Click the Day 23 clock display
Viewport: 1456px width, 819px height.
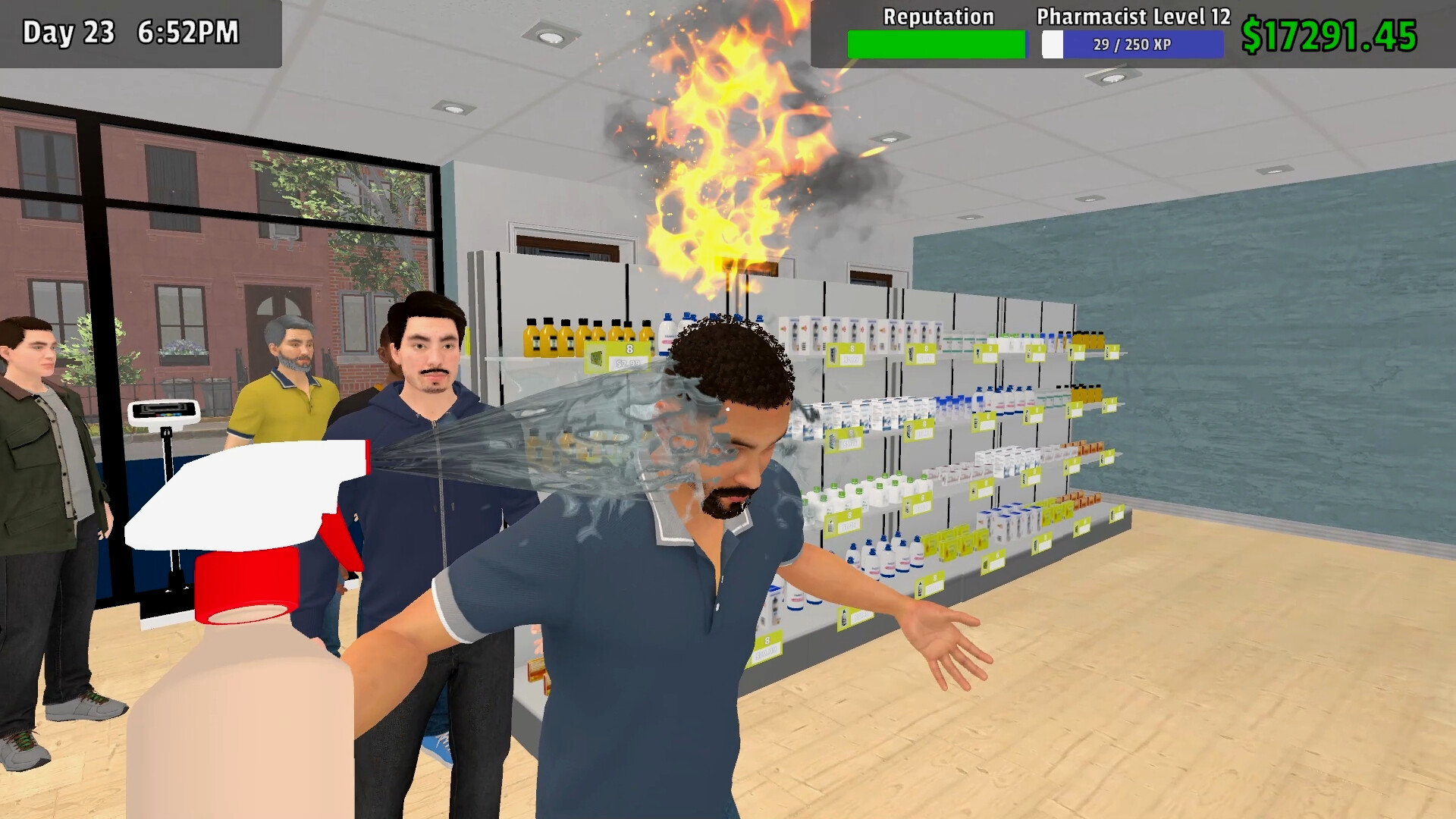point(129,32)
